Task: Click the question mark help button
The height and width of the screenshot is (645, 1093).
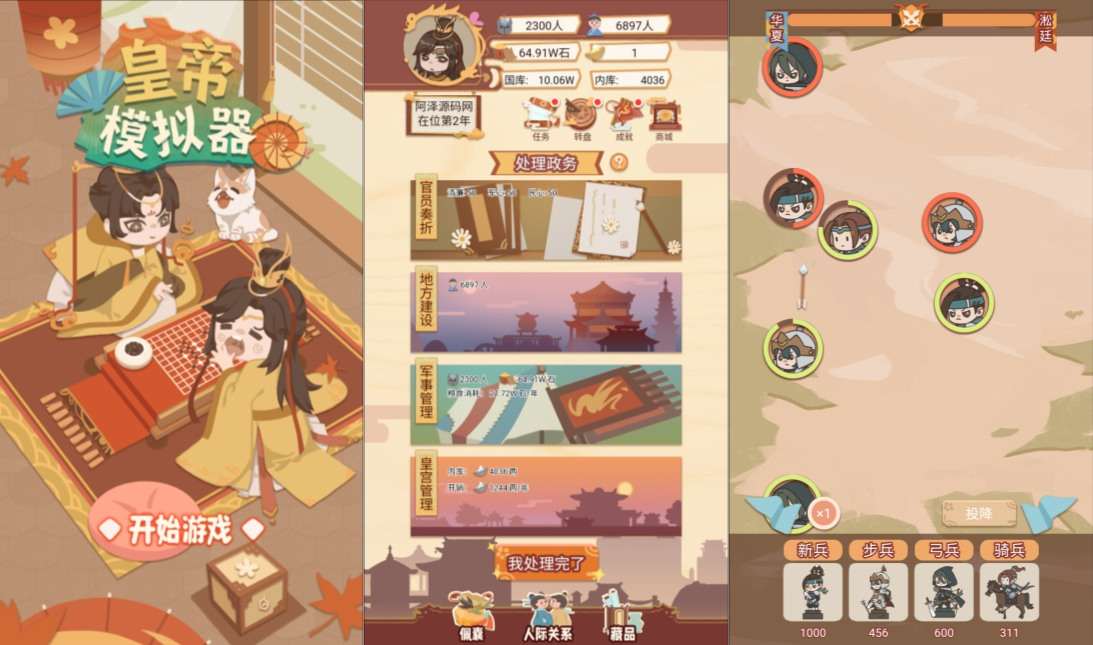Action: pos(619,162)
